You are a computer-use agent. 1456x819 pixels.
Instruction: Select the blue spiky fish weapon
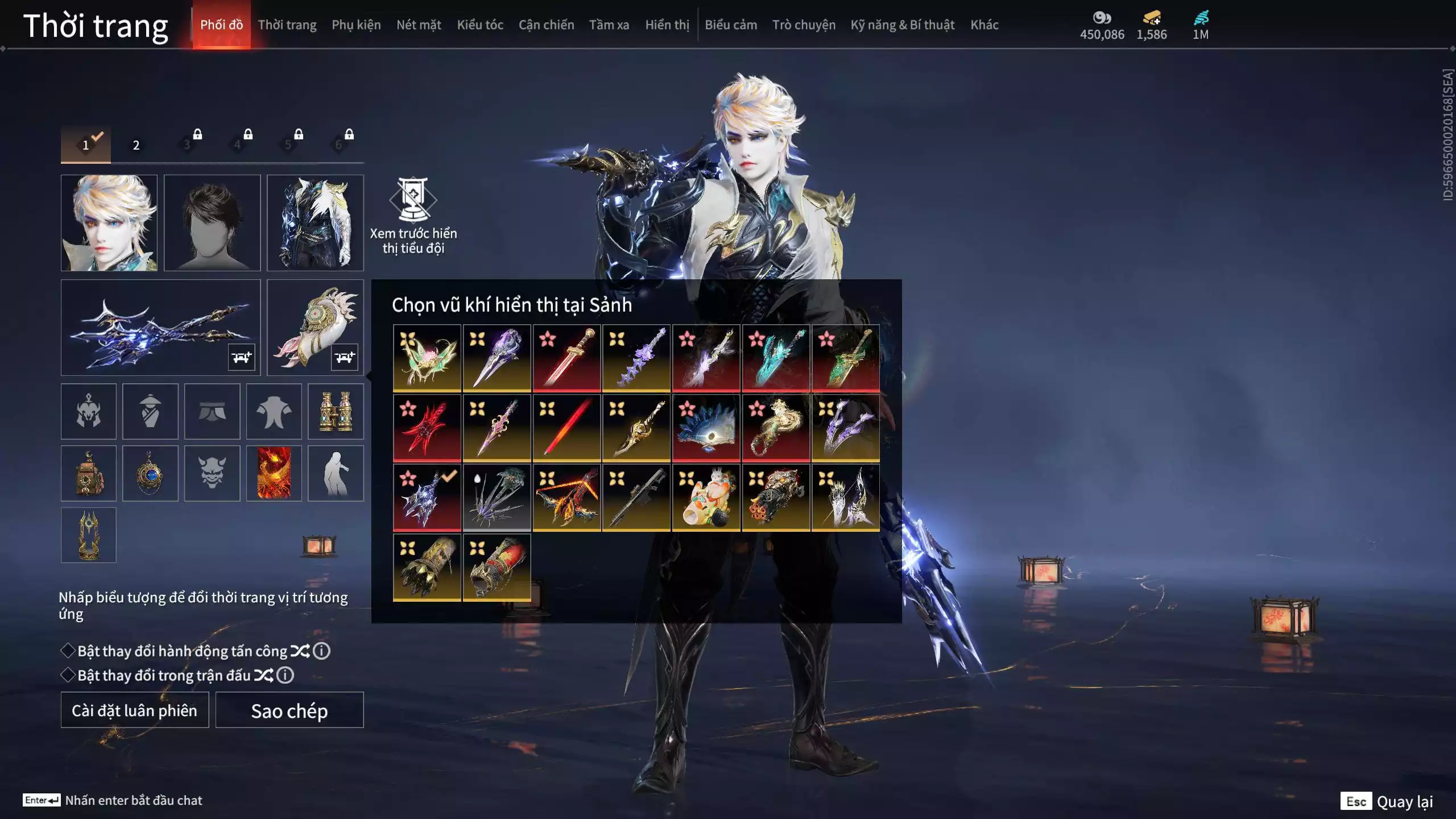click(x=706, y=428)
